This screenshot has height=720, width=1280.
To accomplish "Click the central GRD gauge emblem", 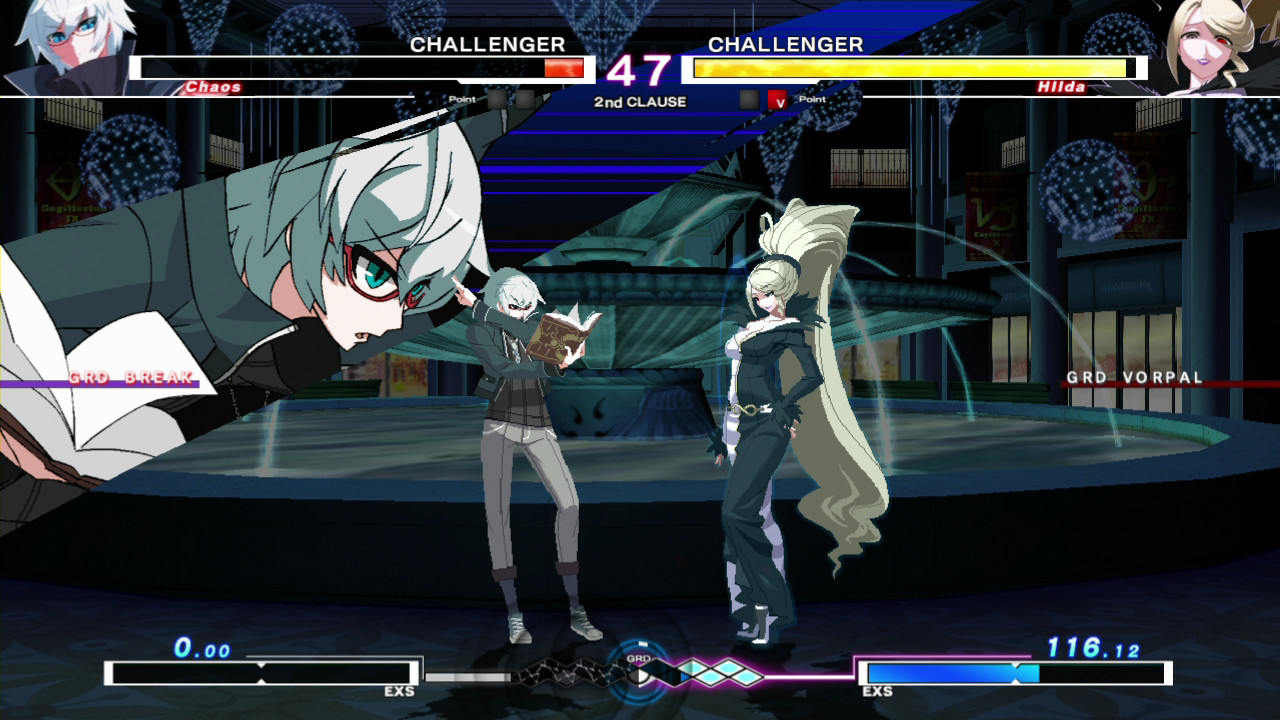I will click(x=640, y=672).
